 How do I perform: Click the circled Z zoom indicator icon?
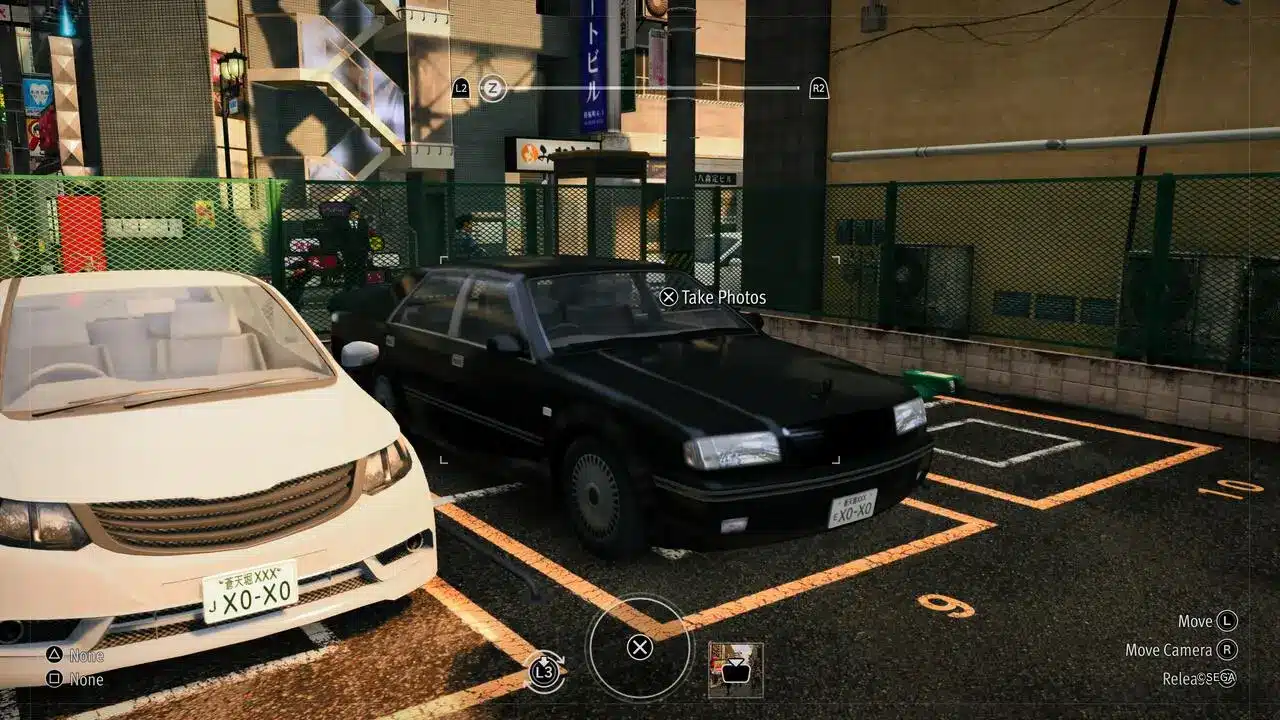[491, 88]
